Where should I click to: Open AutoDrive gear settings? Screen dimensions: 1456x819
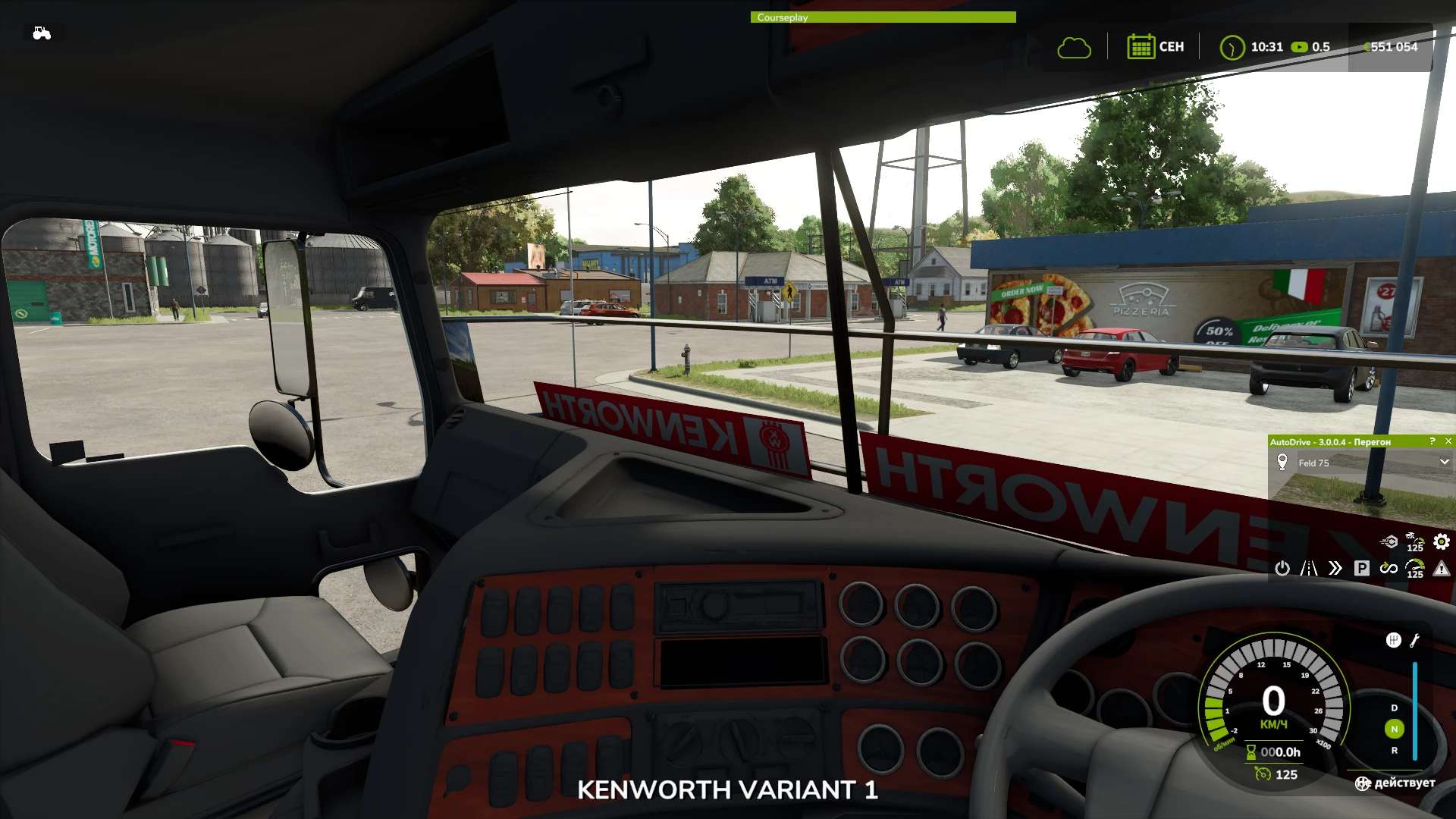(1442, 541)
